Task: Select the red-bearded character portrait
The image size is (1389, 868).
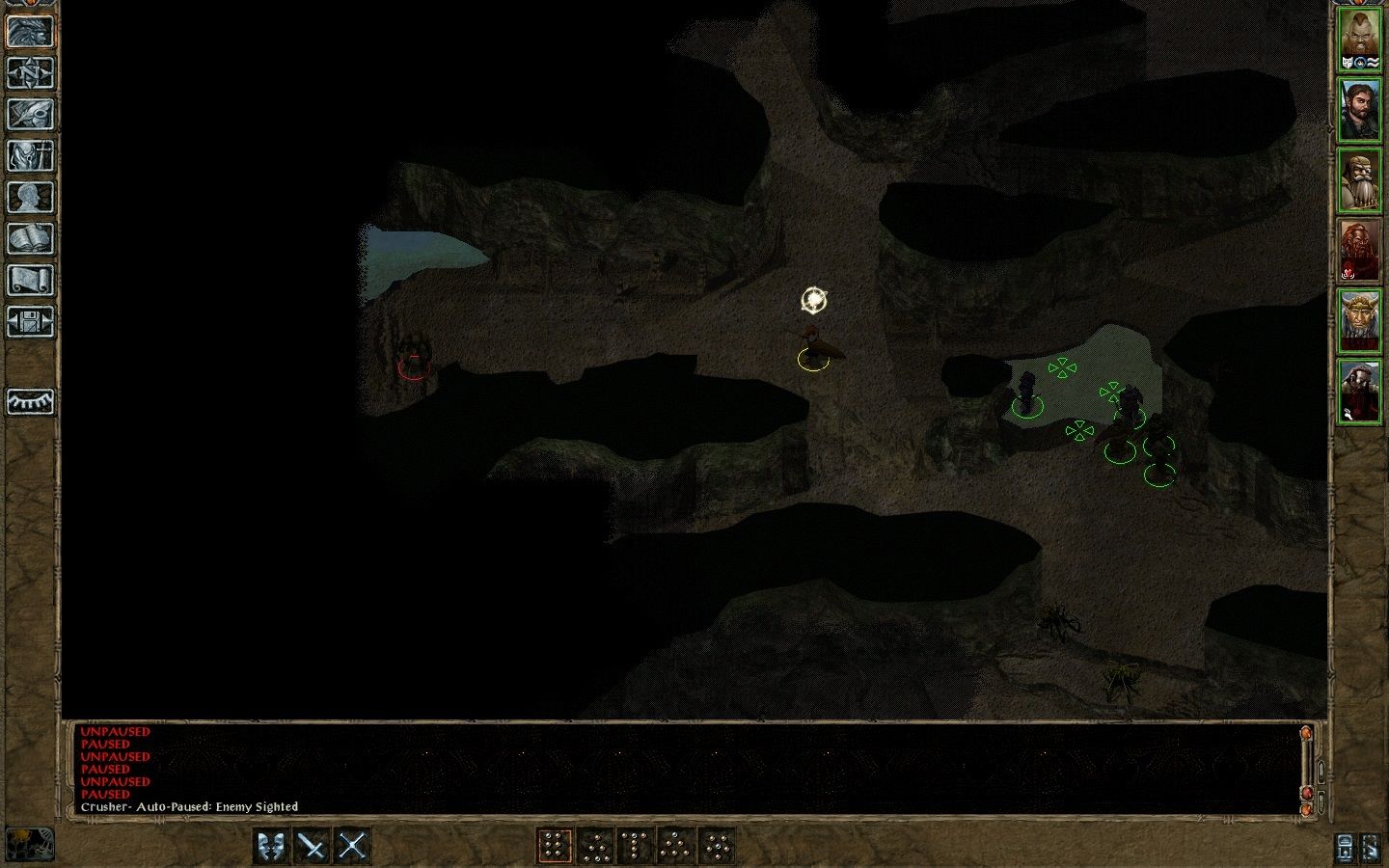Action: [x=1359, y=251]
